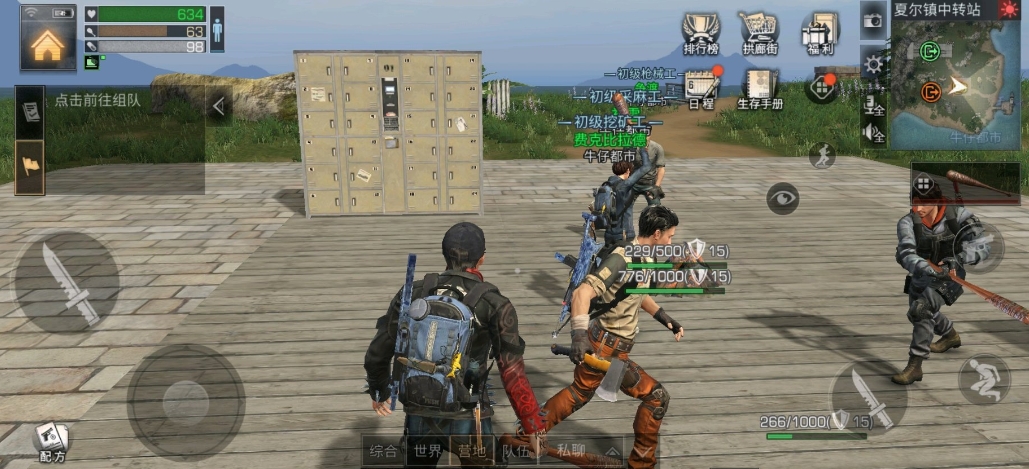
Task: Take a screenshot with the camera button
Action: [873, 20]
